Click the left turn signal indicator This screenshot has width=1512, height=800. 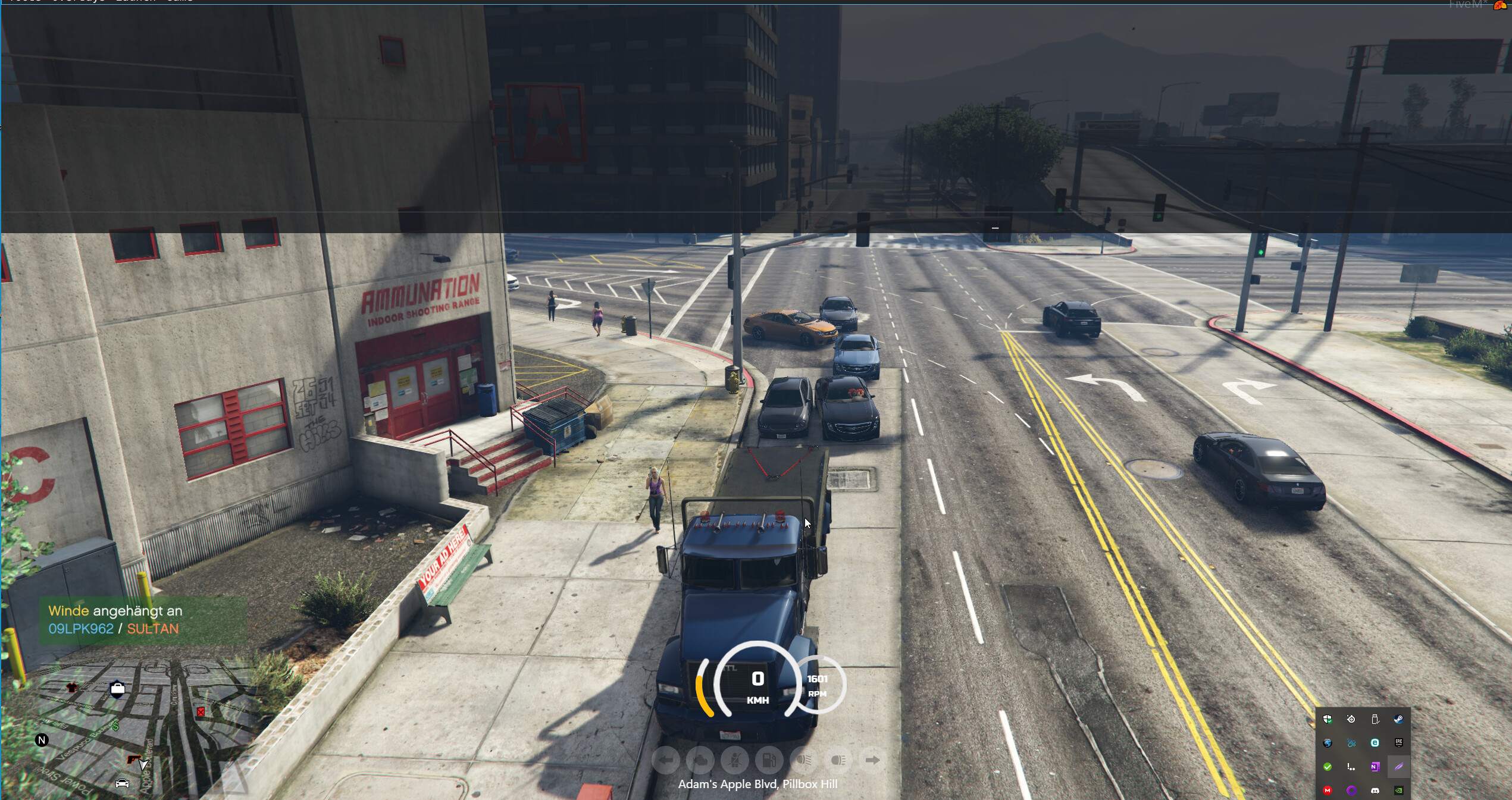click(x=666, y=760)
